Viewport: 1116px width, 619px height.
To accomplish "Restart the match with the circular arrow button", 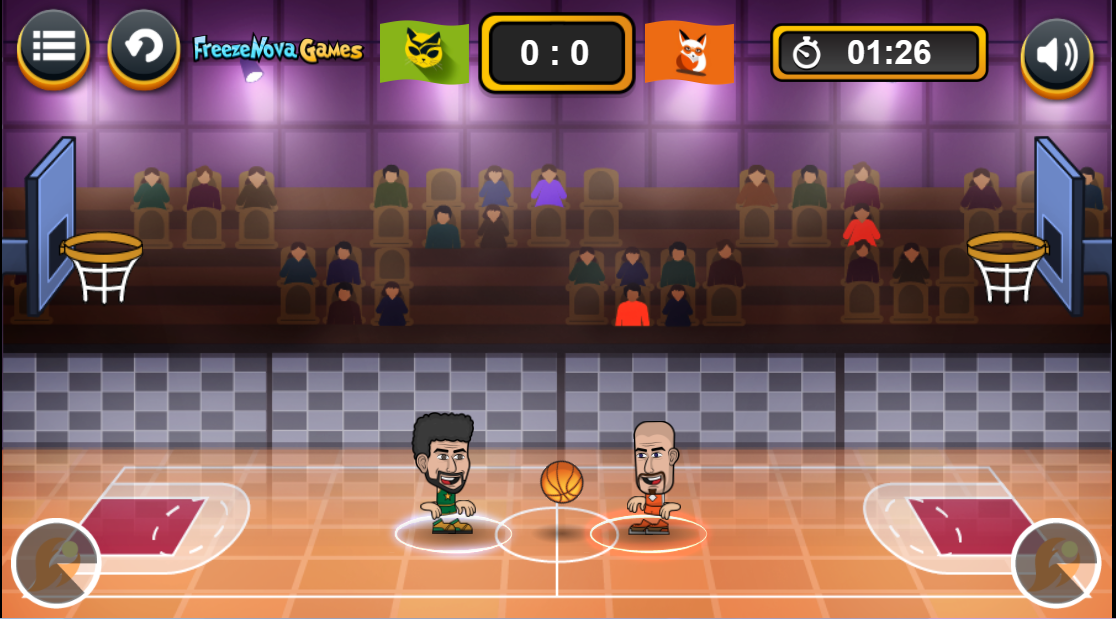I will (143, 47).
